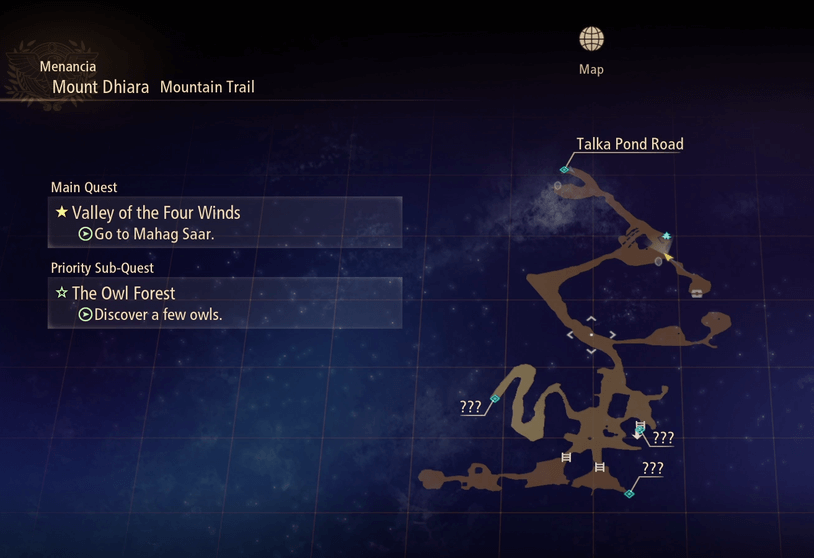
Task: Click the treasure chest marker on the map
Action: pos(696,293)
